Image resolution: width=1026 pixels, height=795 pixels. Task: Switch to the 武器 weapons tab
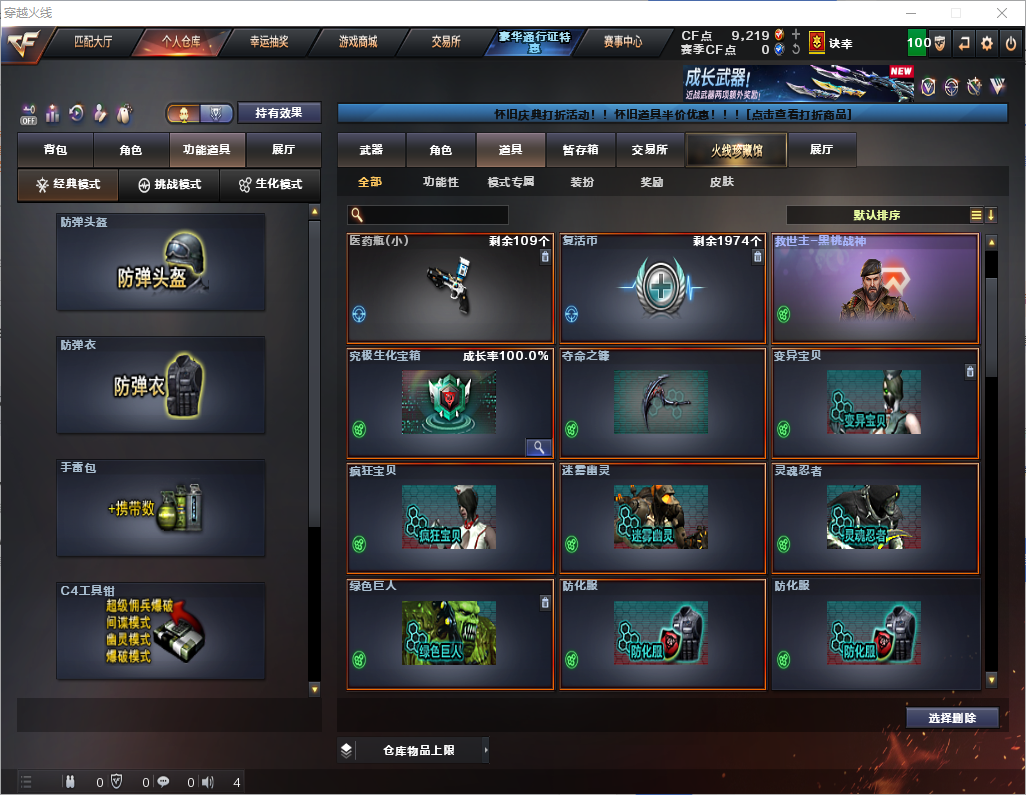(371, 150)
